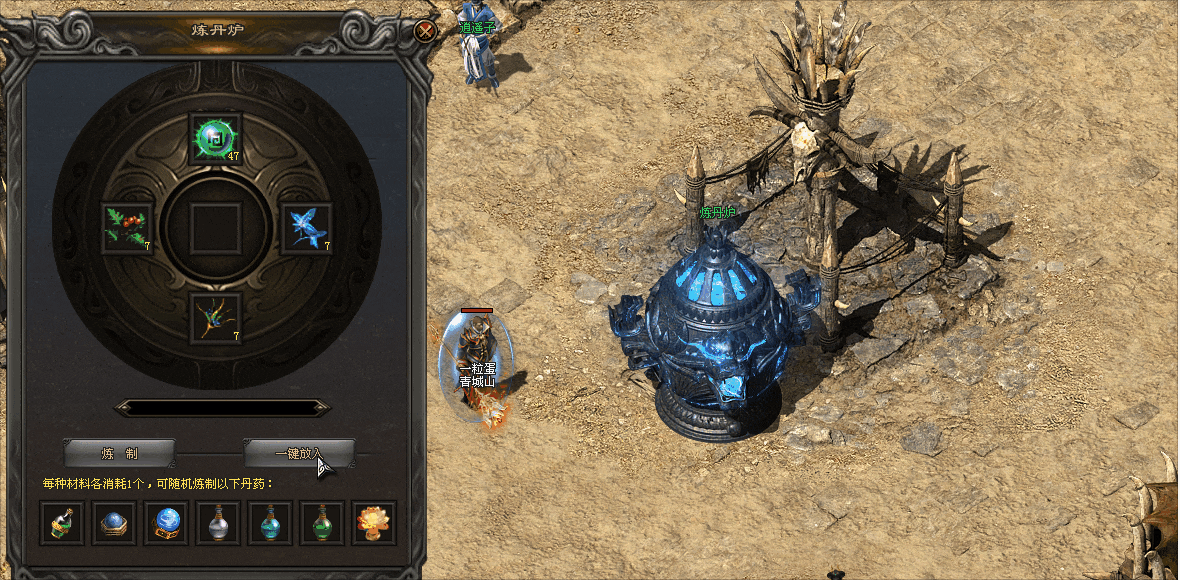1180x580 pixels.
Task: Click the 炼制 refine button
Action: (x=120, y=453)
